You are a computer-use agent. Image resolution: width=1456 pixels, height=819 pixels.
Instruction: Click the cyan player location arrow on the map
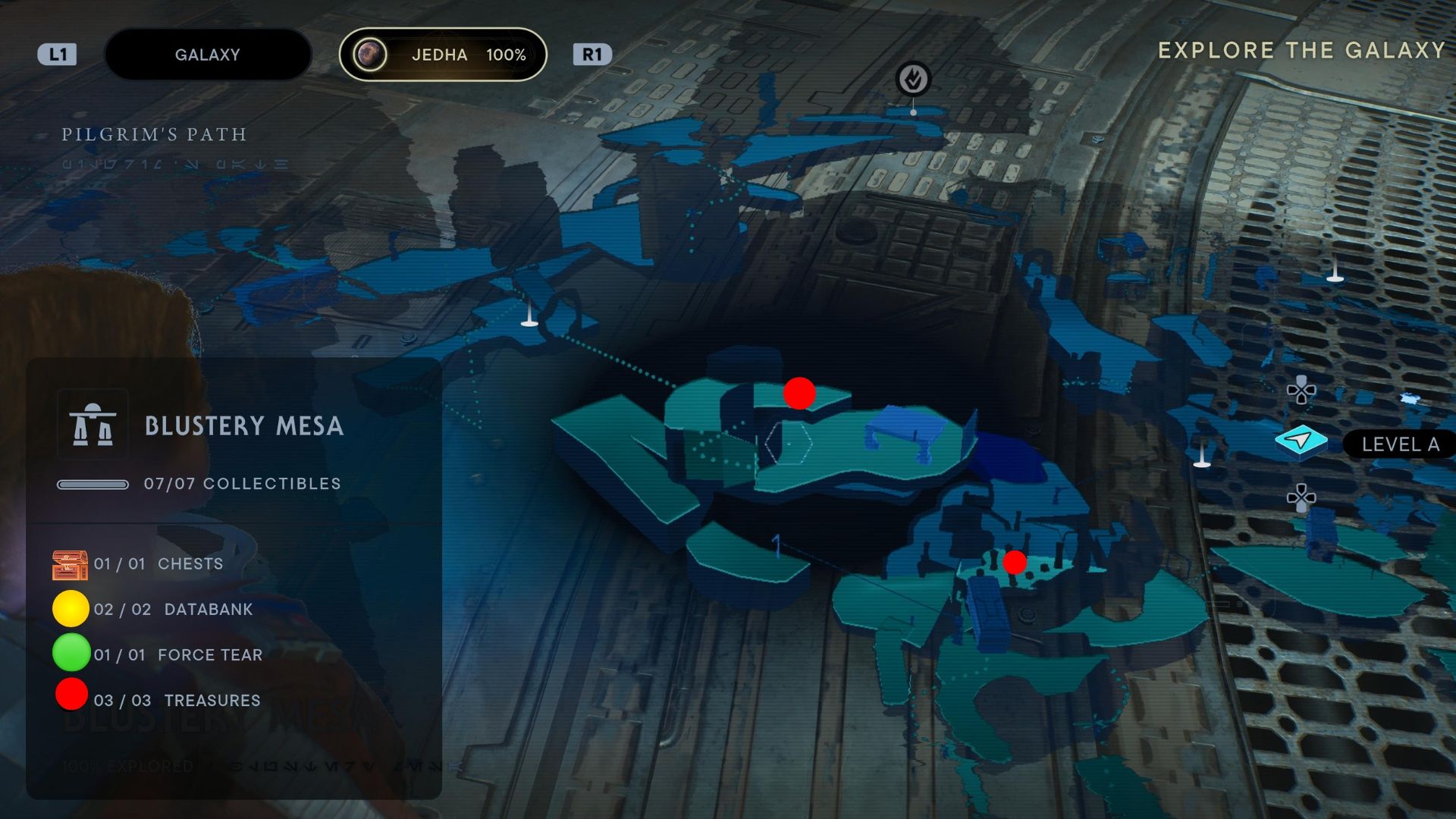tap(1300, 440)
